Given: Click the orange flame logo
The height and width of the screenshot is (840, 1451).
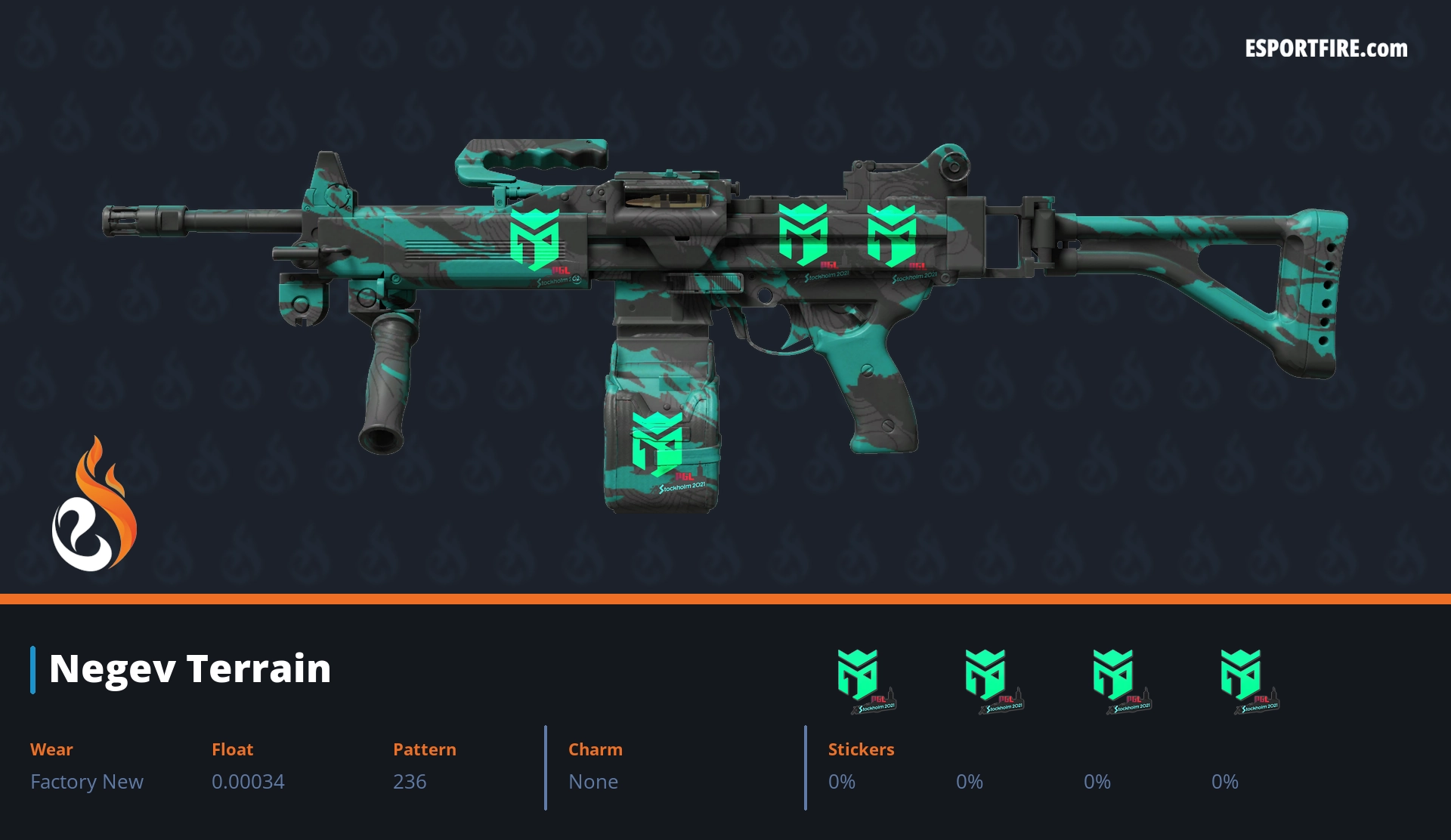Looking at the screenshot, I should [x=94, y=505].
